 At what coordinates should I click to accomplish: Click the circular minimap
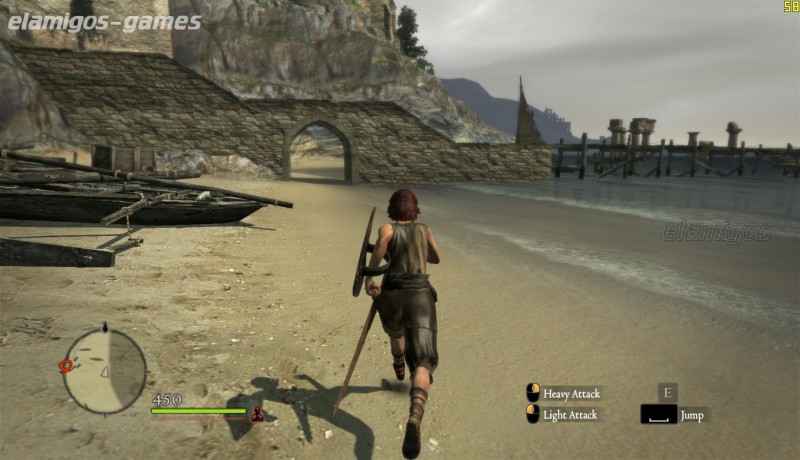[x=105, y=370]
